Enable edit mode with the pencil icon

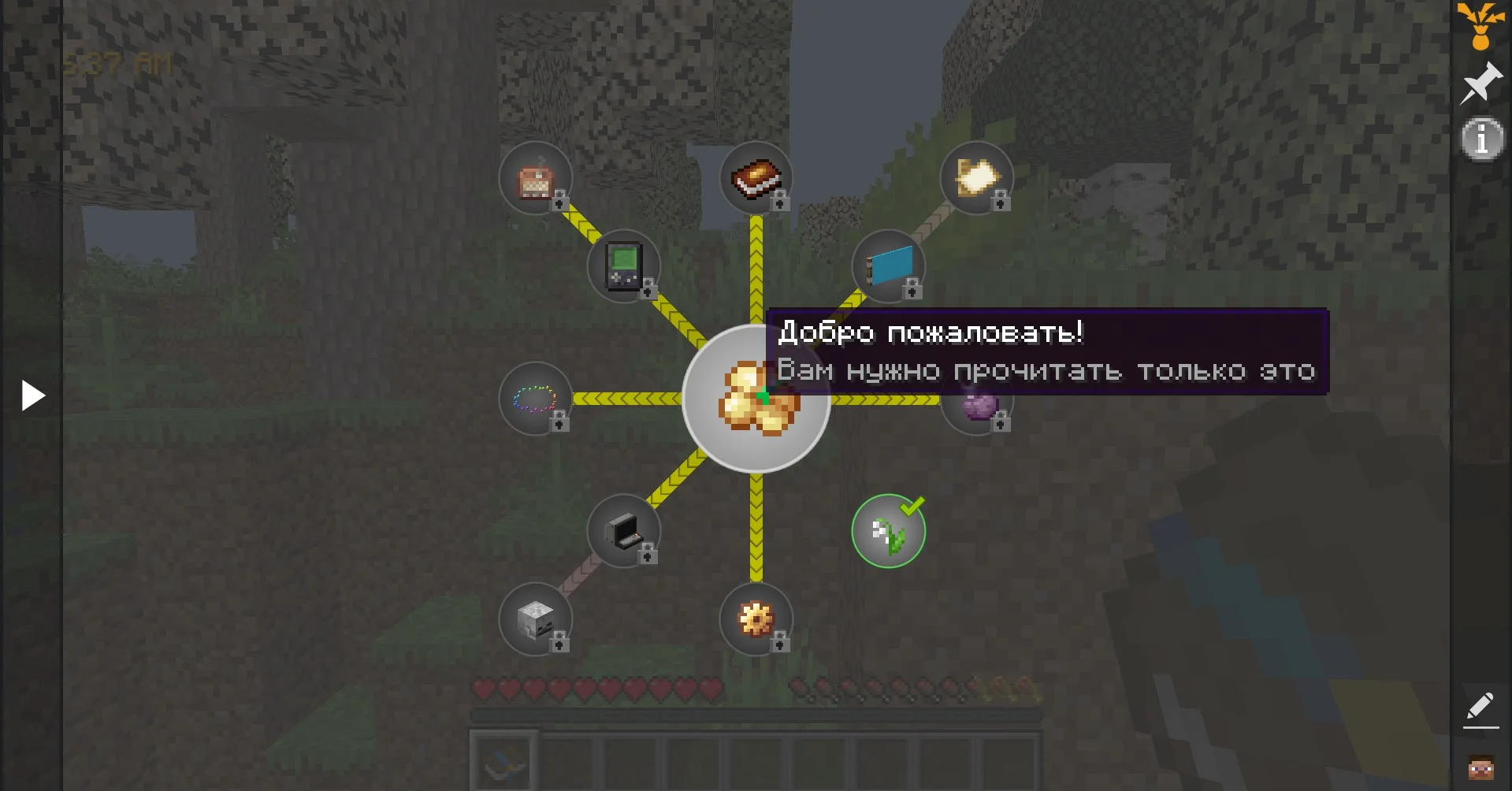click(x=1480, y=707)
